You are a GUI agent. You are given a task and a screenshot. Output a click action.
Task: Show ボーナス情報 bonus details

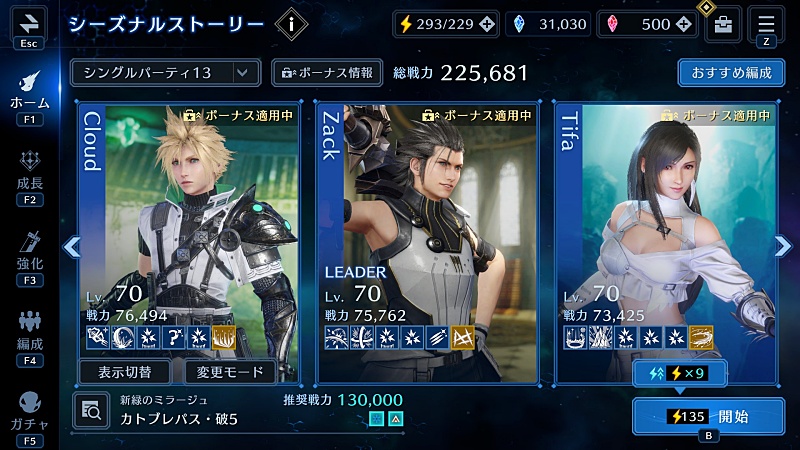(327, 73)
